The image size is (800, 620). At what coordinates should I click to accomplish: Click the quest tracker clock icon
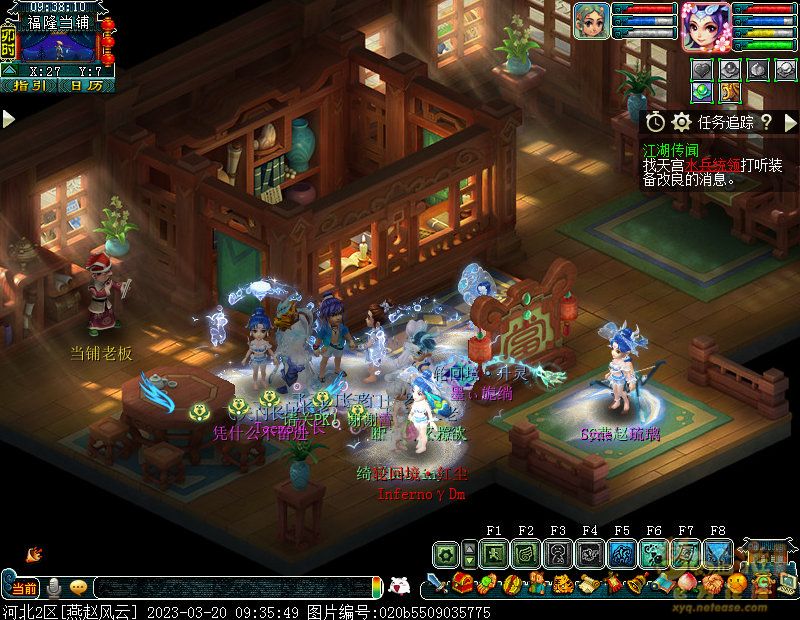(656, 122)
